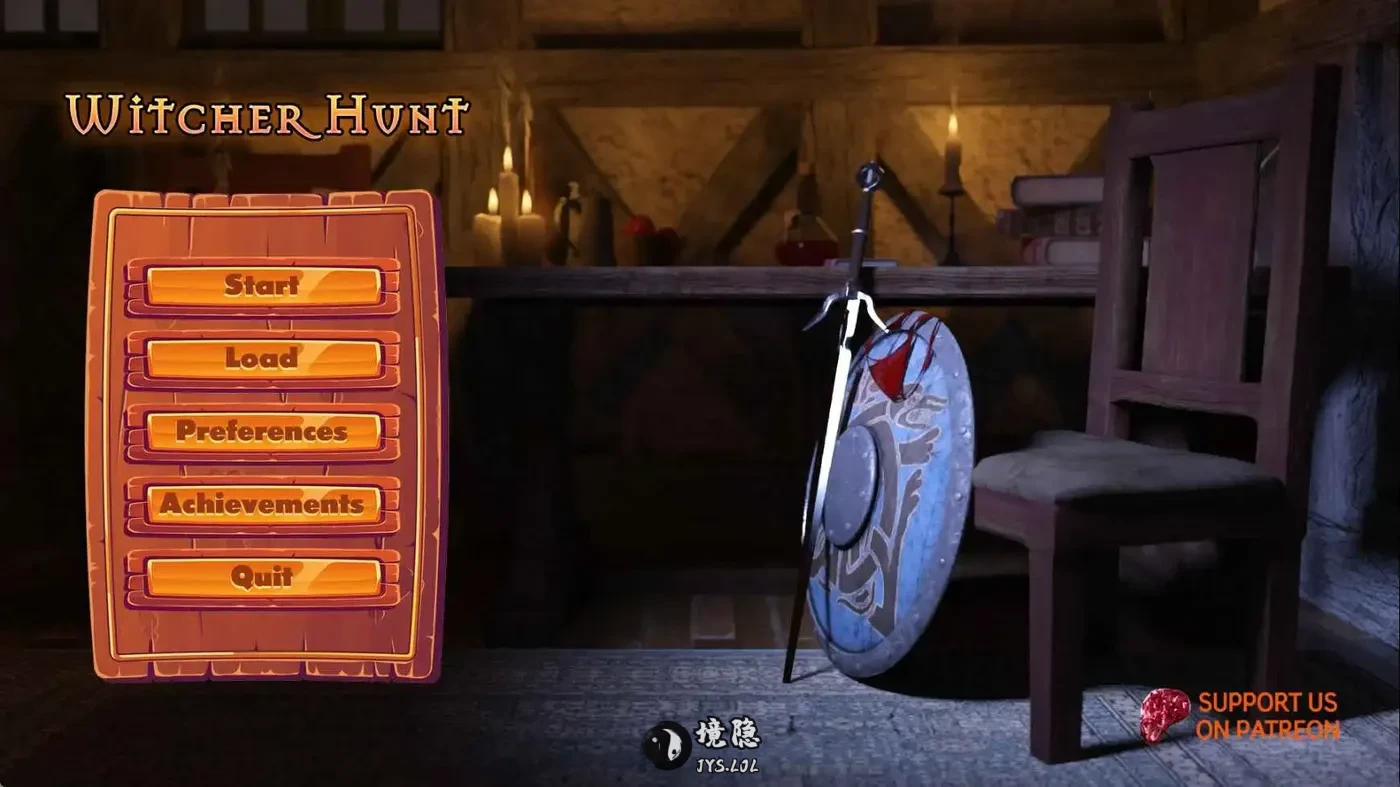Click the Achievements menu entry
Image resolution: width=1400 pixels, height=787 pixels.
(262, 505)
